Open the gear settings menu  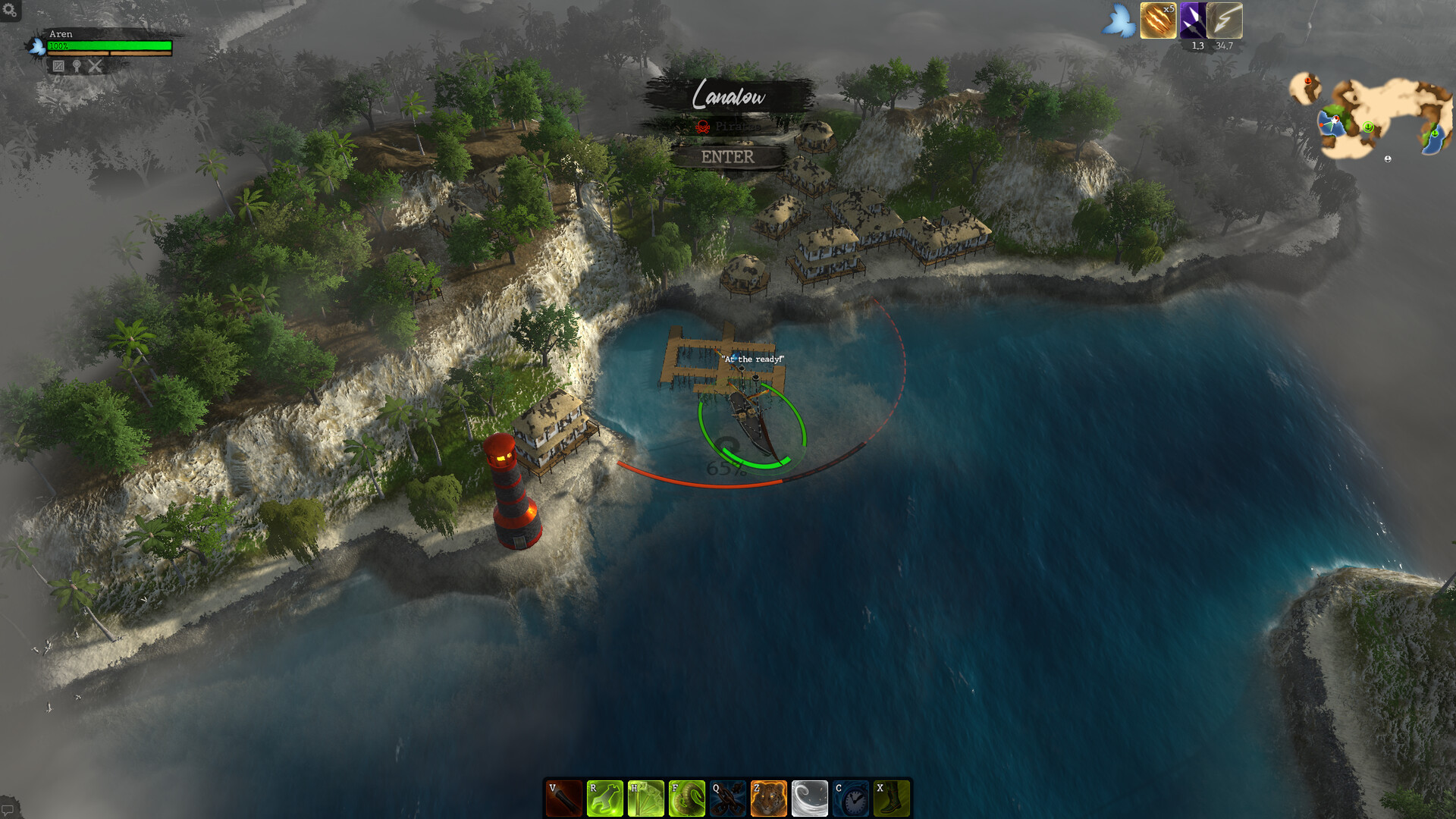(10, 10)
